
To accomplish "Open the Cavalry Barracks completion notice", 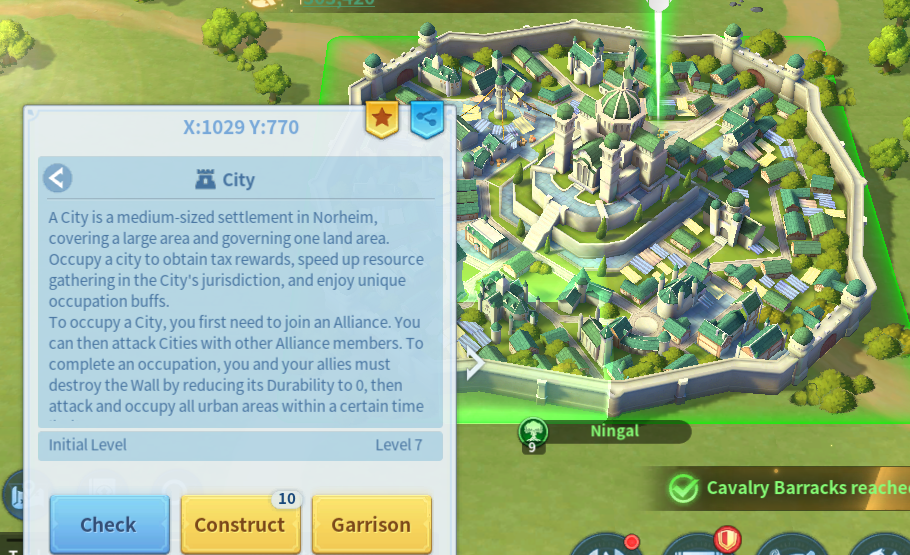I will point(790,488).
